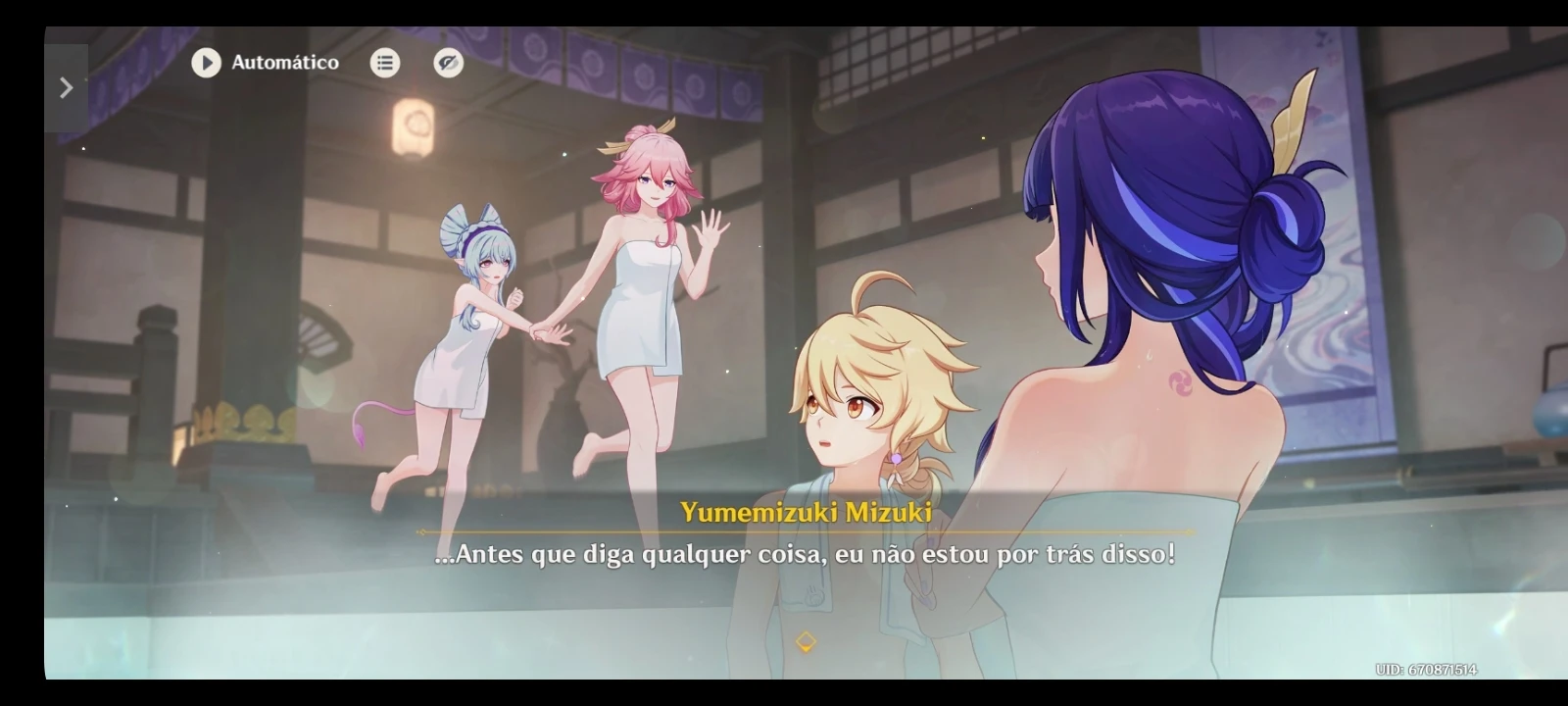Click the golden divider line under the speaker name
The height and width of the screenshot is (706, 1568).
pos(806,529)
